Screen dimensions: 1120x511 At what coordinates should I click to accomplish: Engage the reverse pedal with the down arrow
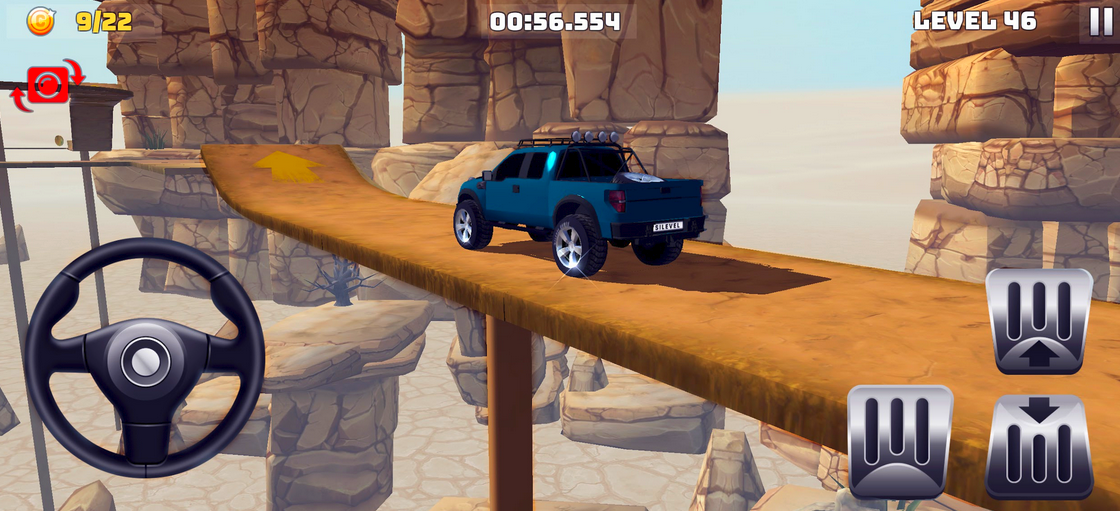[1038, 445]
